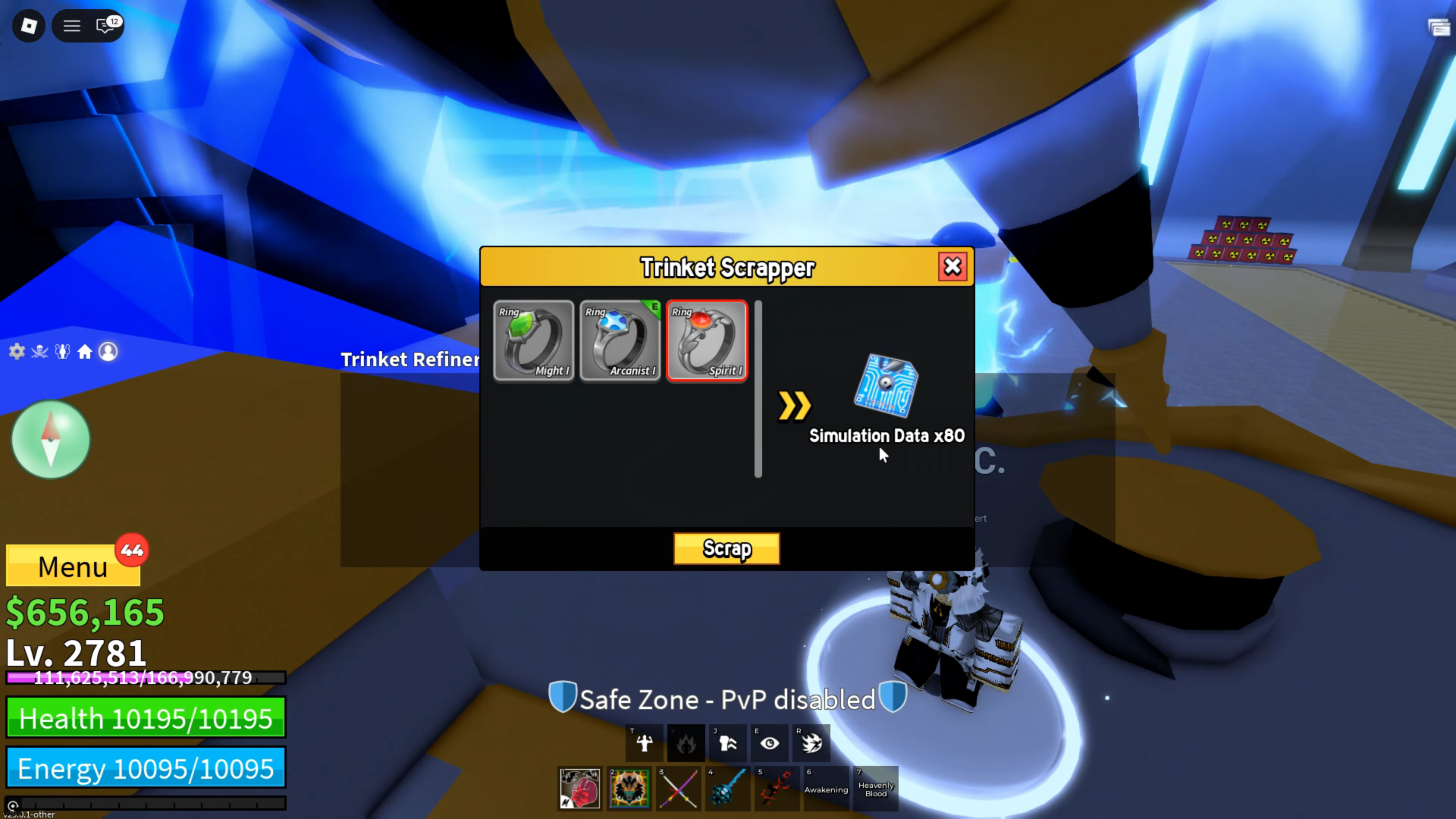Image resolution: width=1456 pixels, height=819 pixels.
Task: Select the Awakening item in slot 6
Action: coord(826,789)
